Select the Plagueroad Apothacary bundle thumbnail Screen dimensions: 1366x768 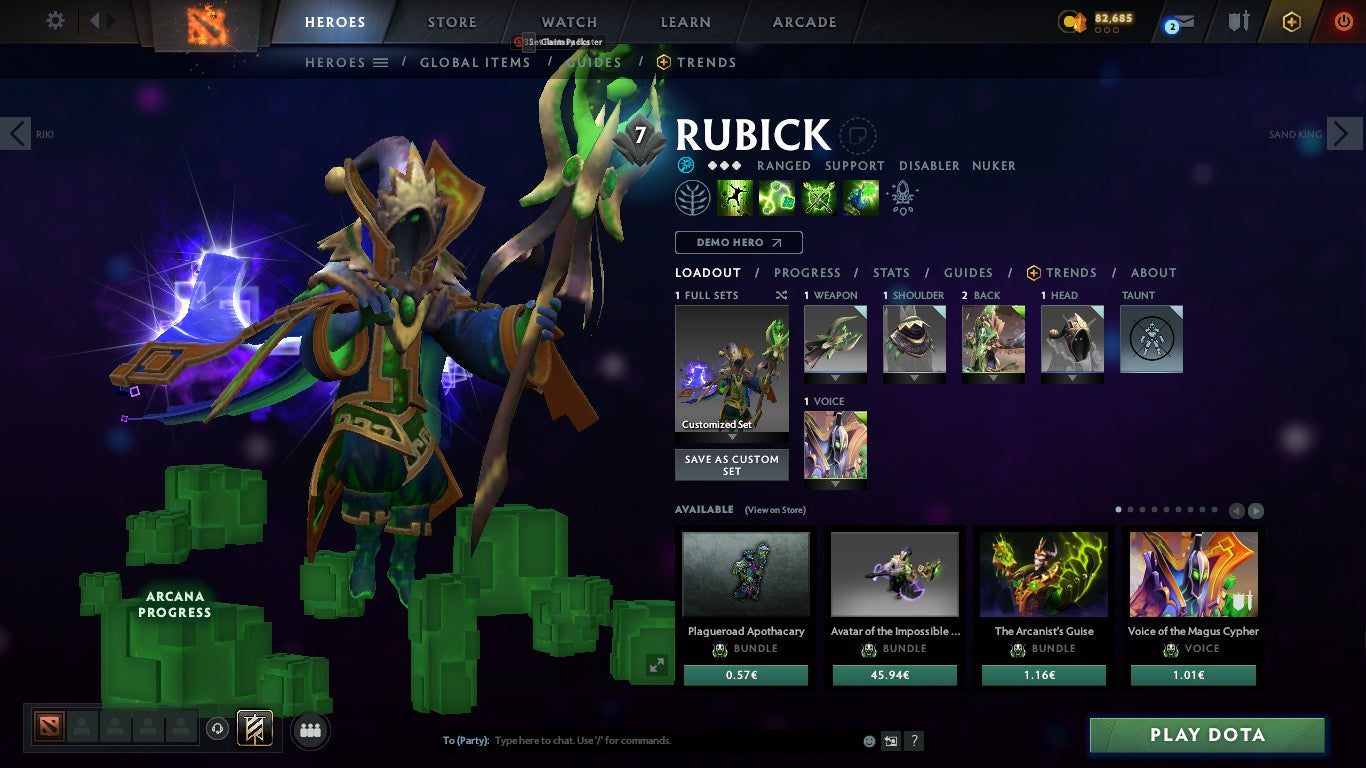745,573
